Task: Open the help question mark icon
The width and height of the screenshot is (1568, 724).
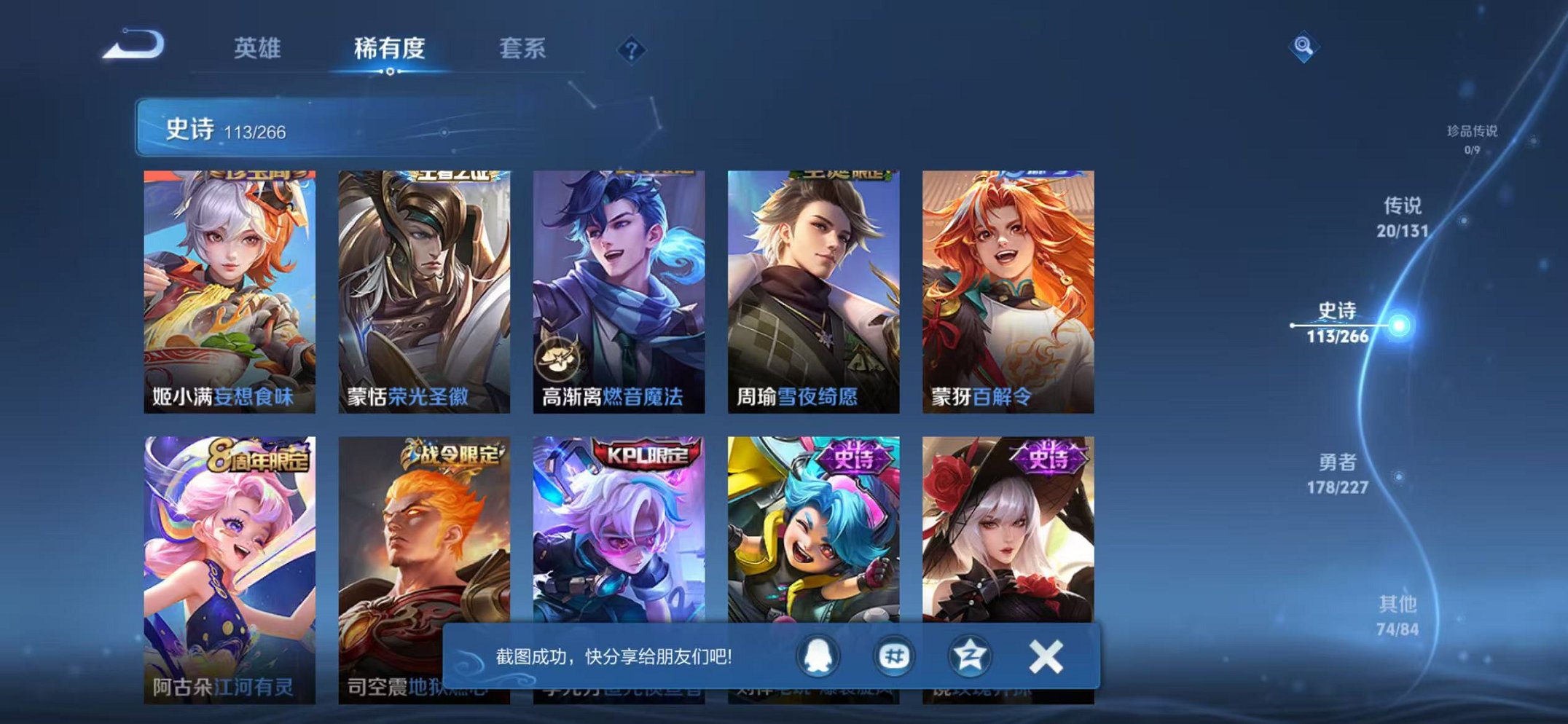Action: click(631, 50)
